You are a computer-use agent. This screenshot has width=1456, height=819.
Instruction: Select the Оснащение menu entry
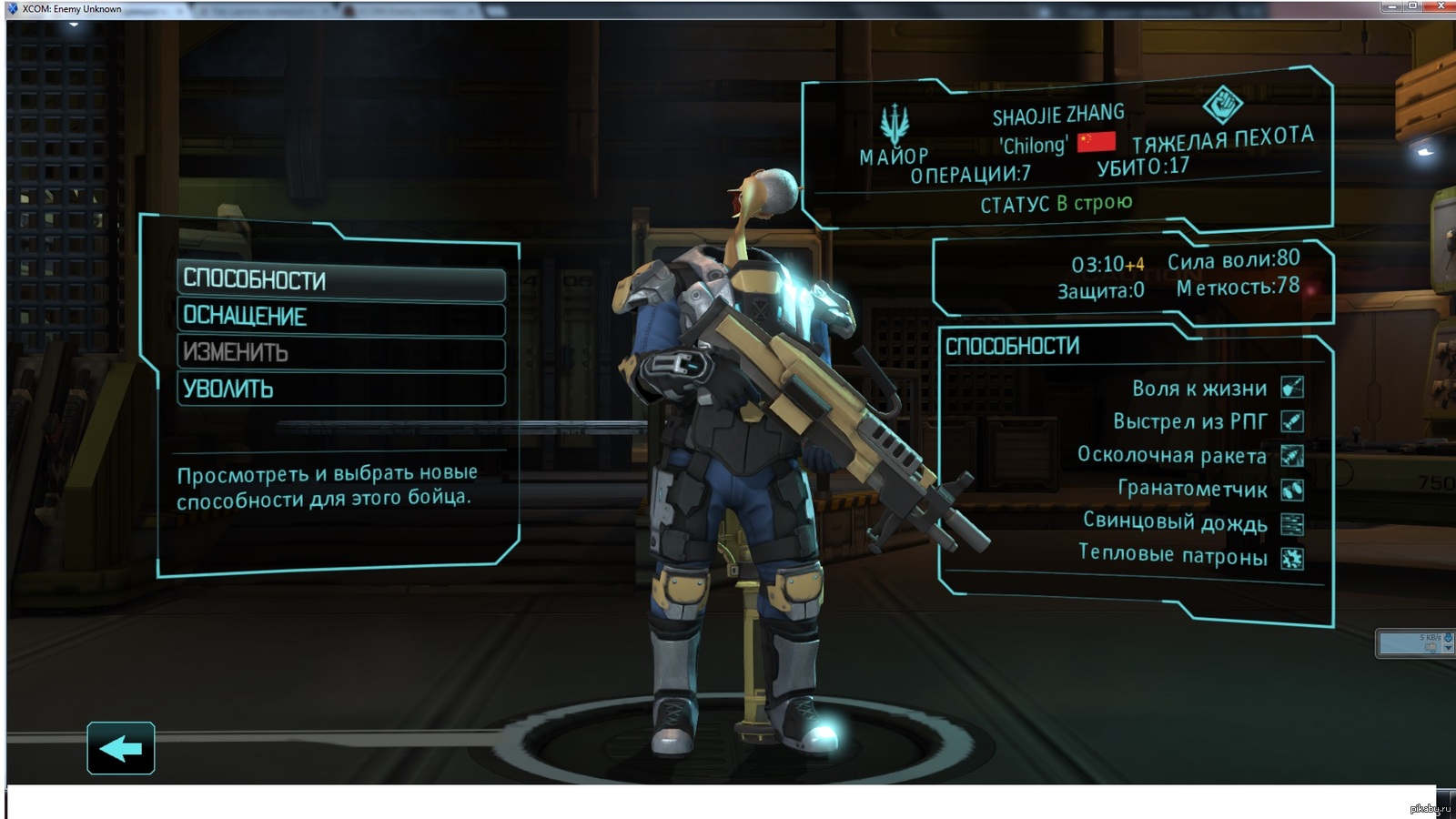[340, 318]
